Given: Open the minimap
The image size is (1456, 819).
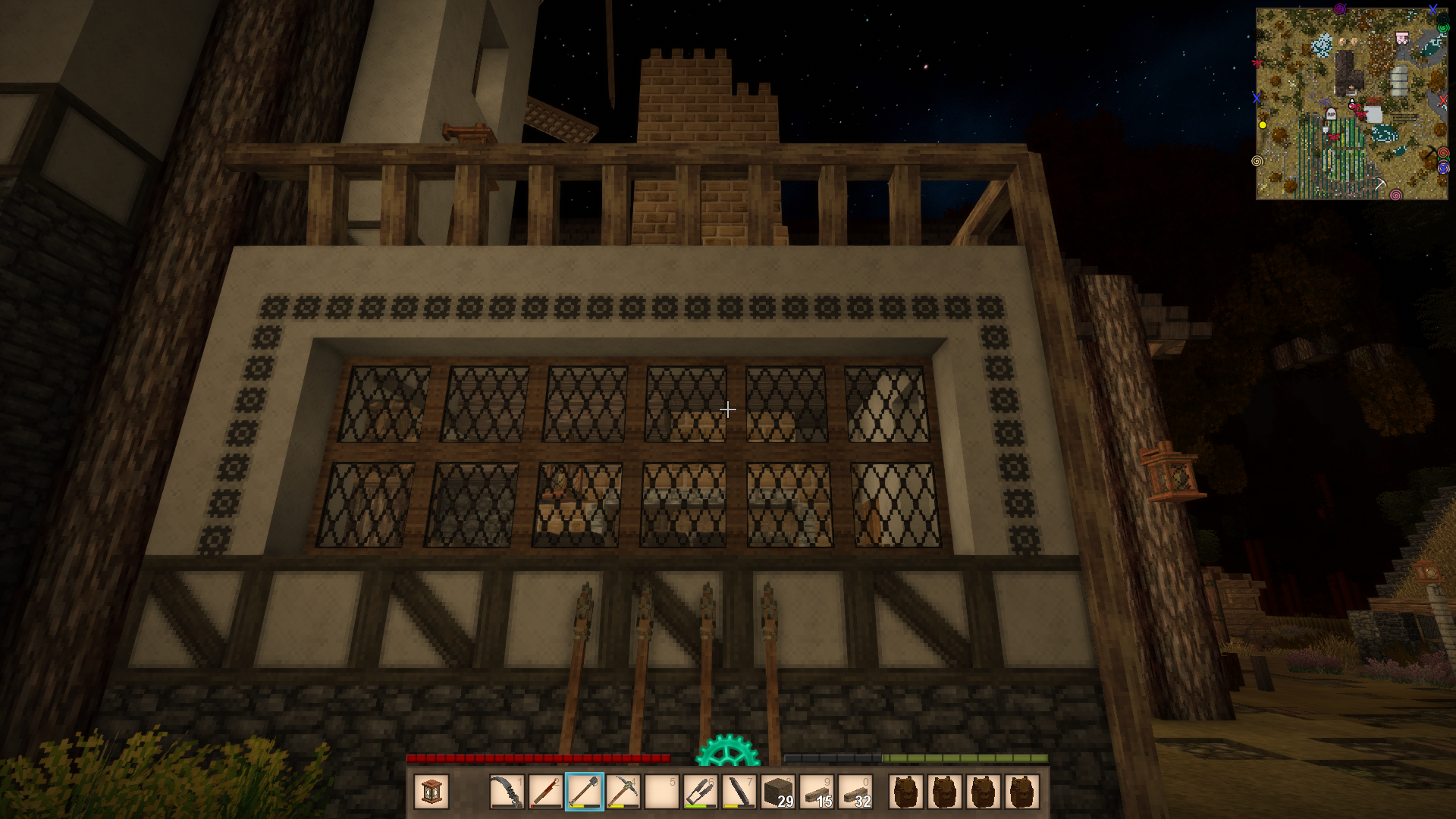Looking at the screenshot, I should (1351, 104).
